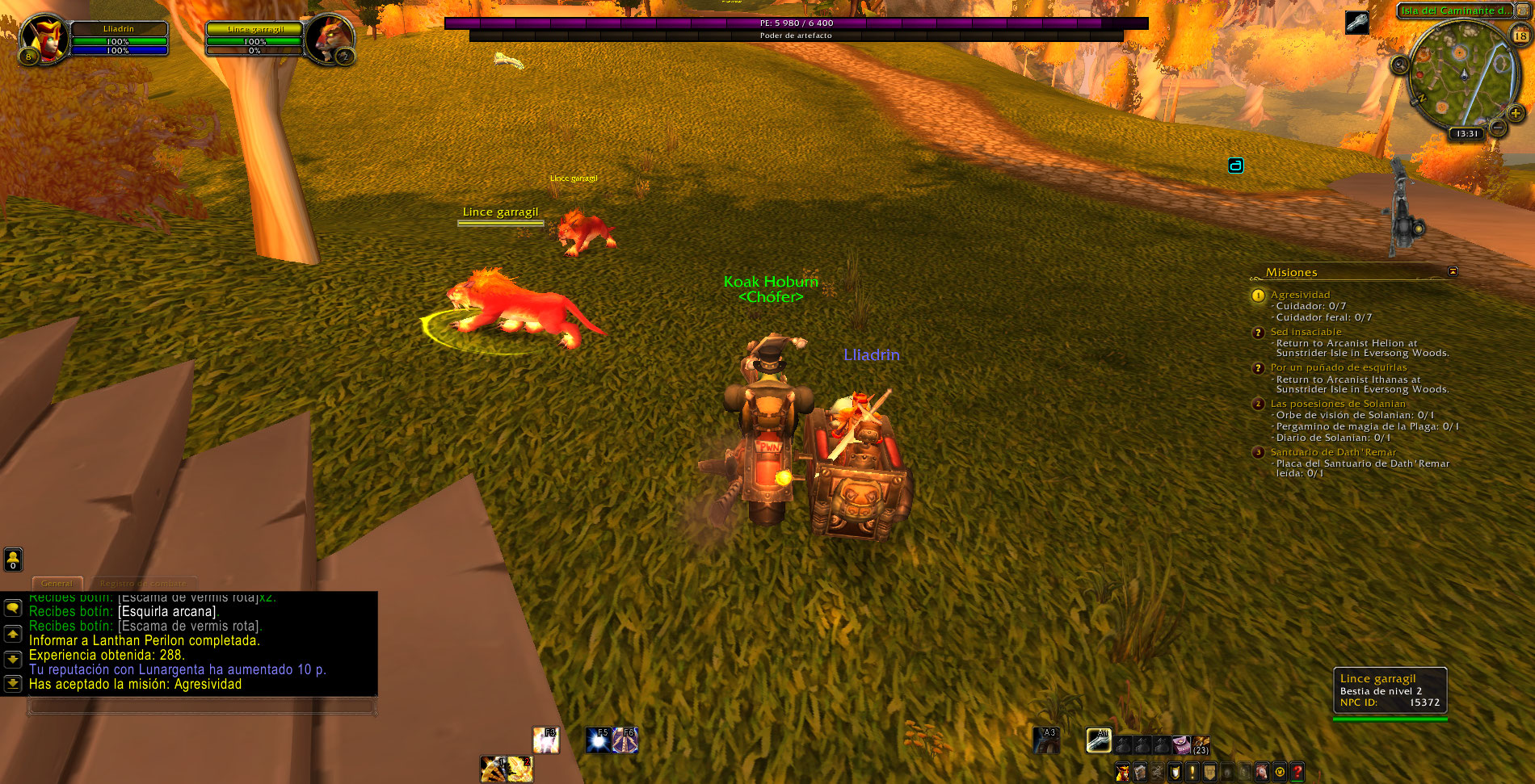
Task: Select the Agresividad quest in tracker
Action: [x=1299, y=295]
